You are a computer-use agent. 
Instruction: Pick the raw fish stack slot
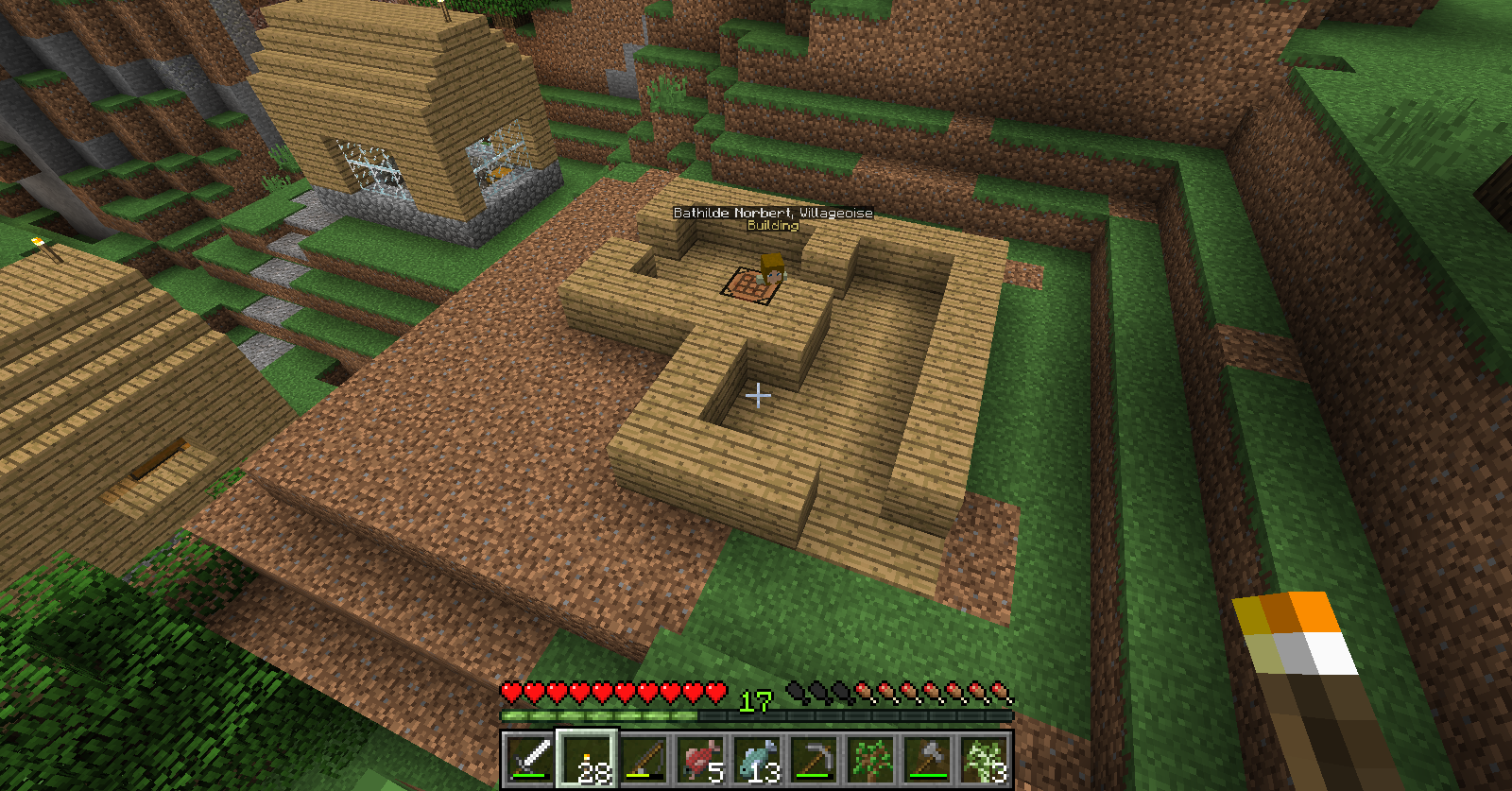(757, 759)
